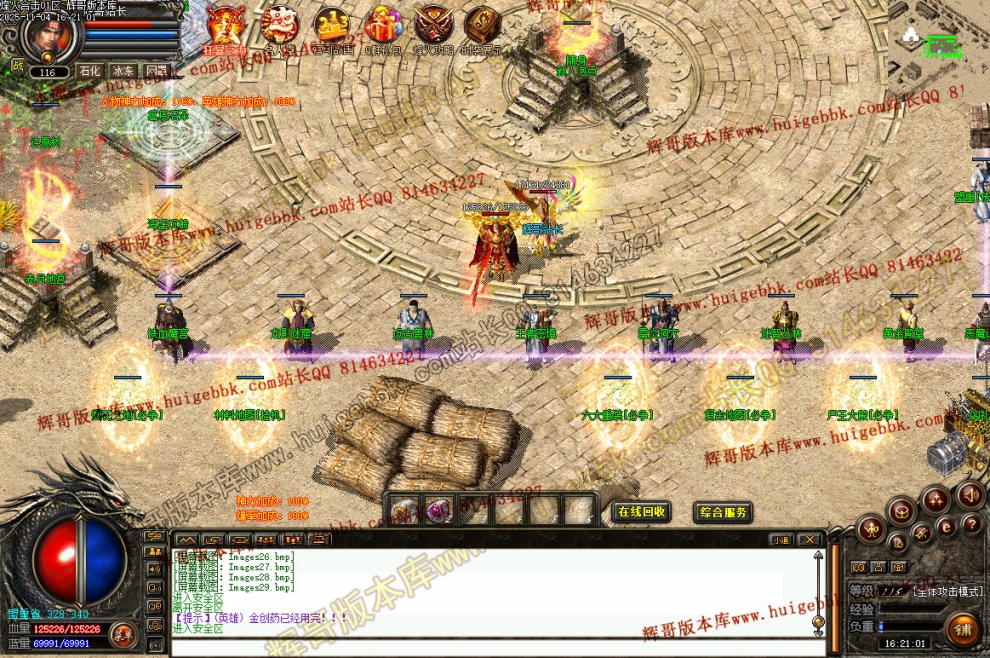Open the lion dance event icon
The height and width of the screenshot is (658, 990).
[x=280, y=25]
